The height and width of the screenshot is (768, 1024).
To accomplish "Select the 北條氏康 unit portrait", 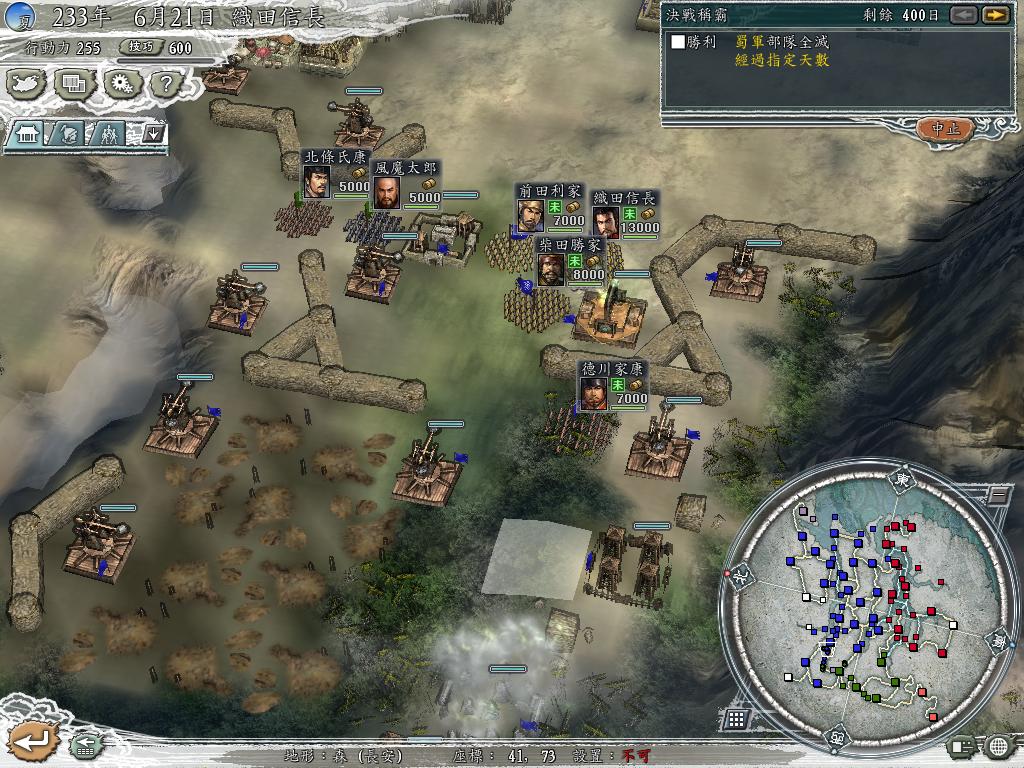I will pyautogui.click(x=315, y=184).
